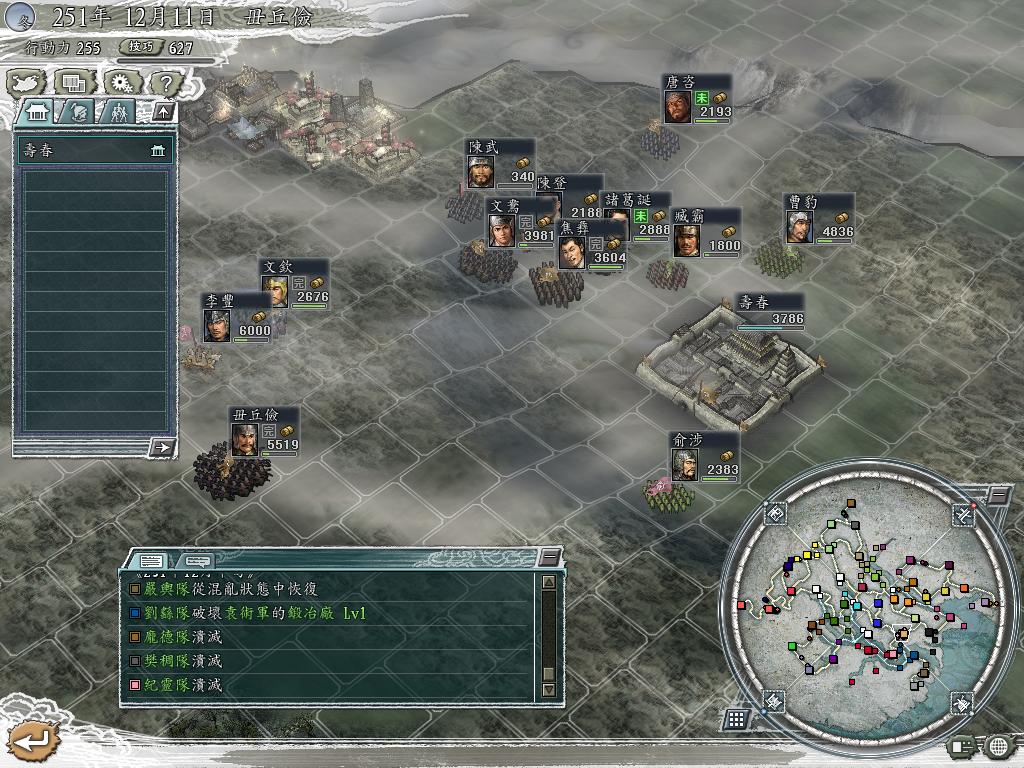Open the globe icon button

tap(998, 746)
